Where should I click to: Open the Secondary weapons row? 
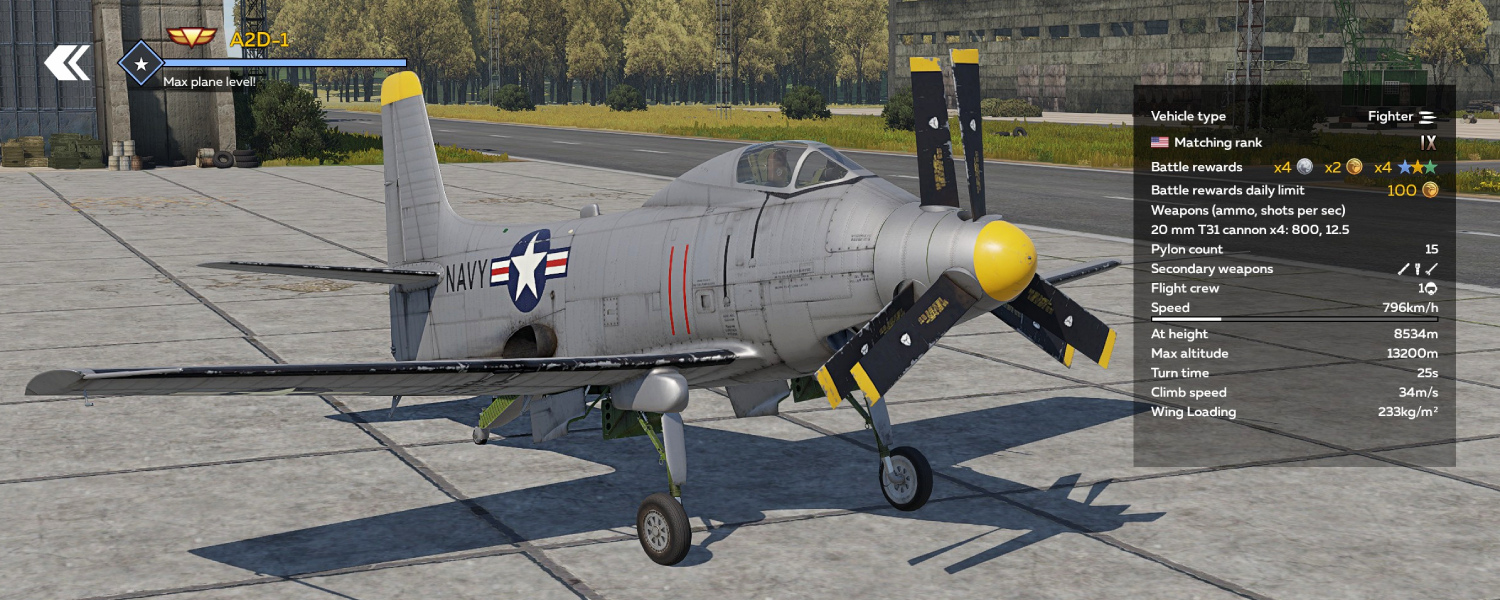[x=1294, y=269]
